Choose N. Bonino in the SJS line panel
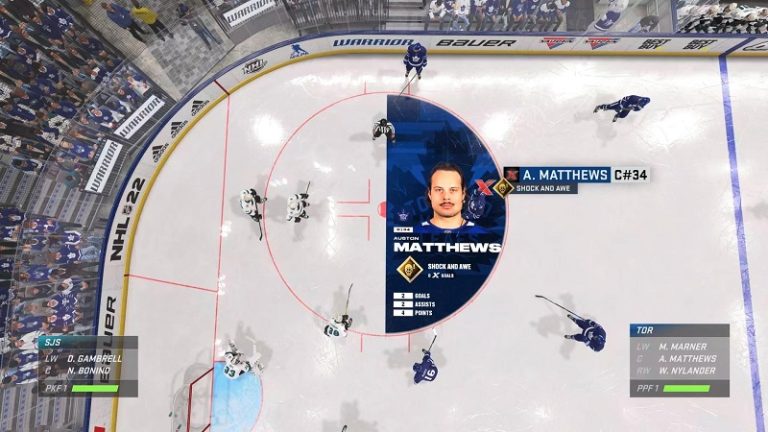Image resolution: width=768 pixels, height=432 pixels. tap(88, 369)
